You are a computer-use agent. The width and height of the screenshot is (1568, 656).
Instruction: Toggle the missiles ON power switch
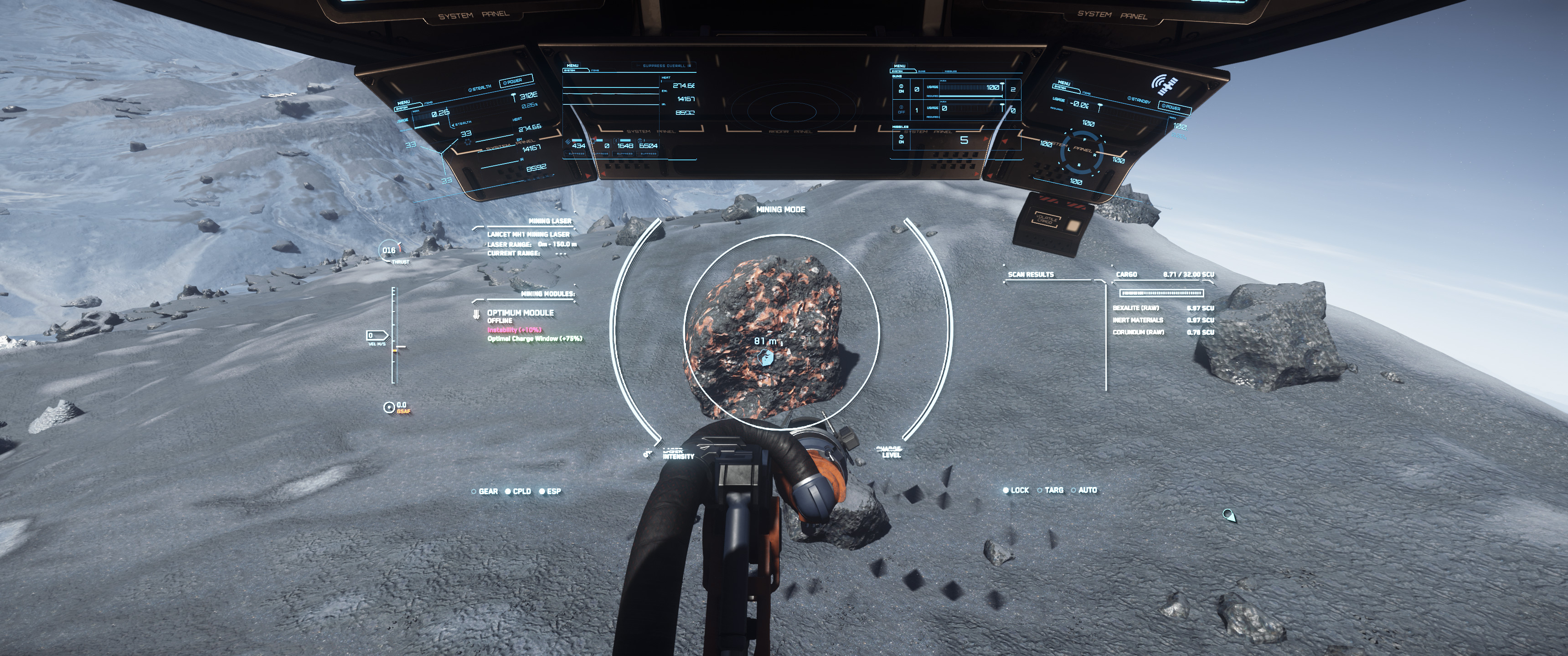pyautogui.click(x=902, y=138)
